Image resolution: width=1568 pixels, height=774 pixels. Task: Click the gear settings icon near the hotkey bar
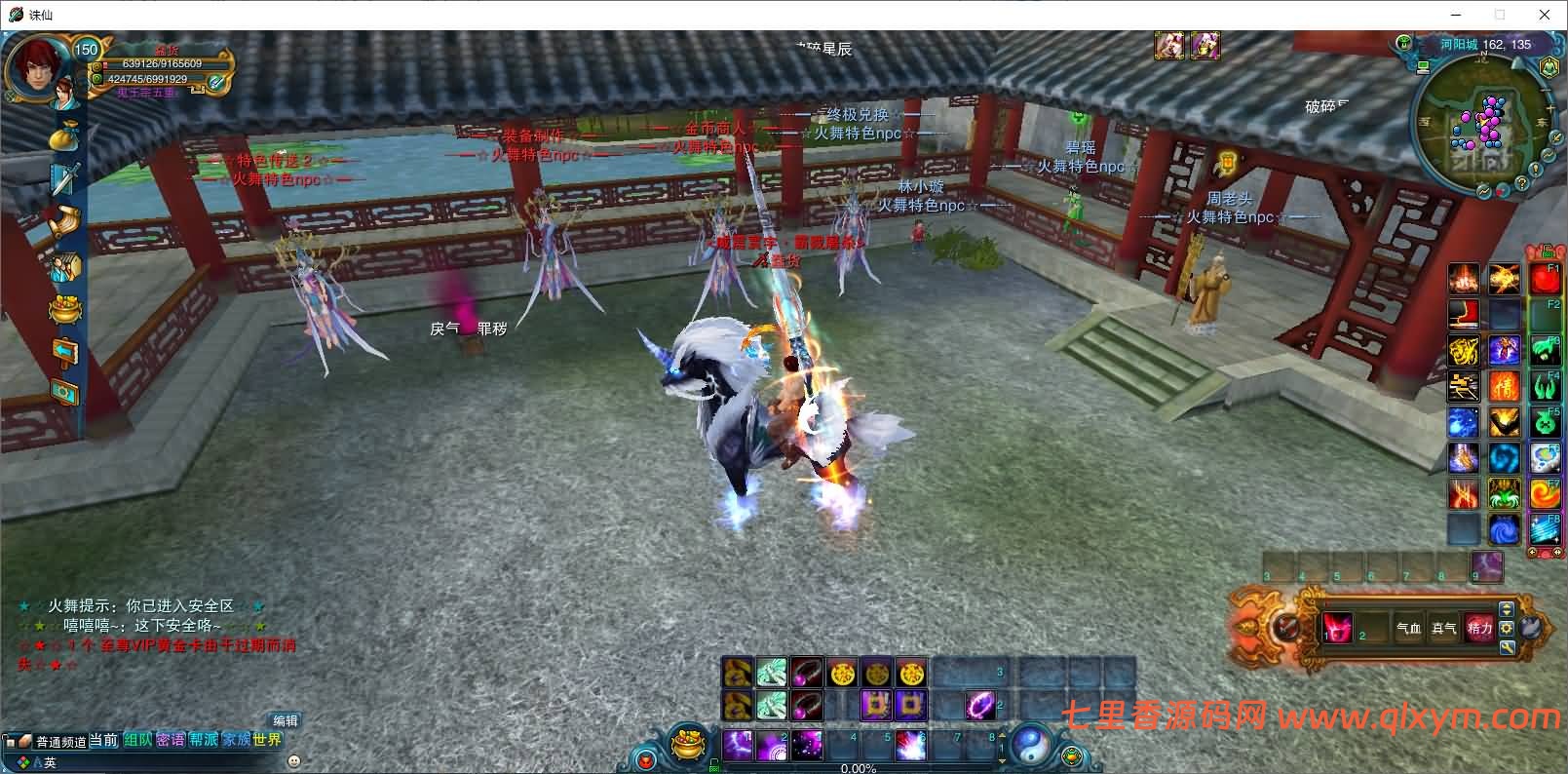1507,628
